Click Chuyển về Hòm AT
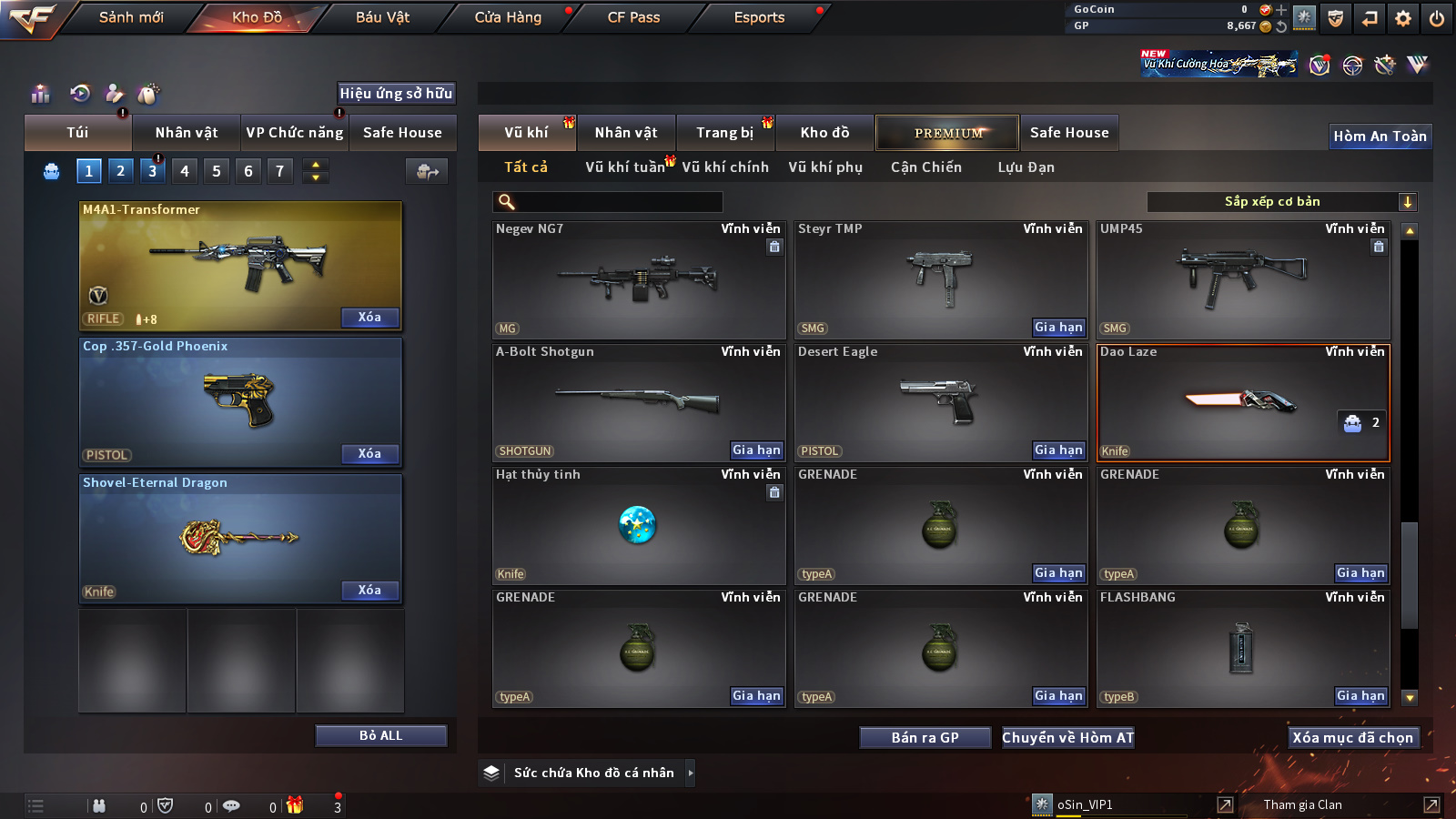The image size is (1456, 819). (1067, 738)
